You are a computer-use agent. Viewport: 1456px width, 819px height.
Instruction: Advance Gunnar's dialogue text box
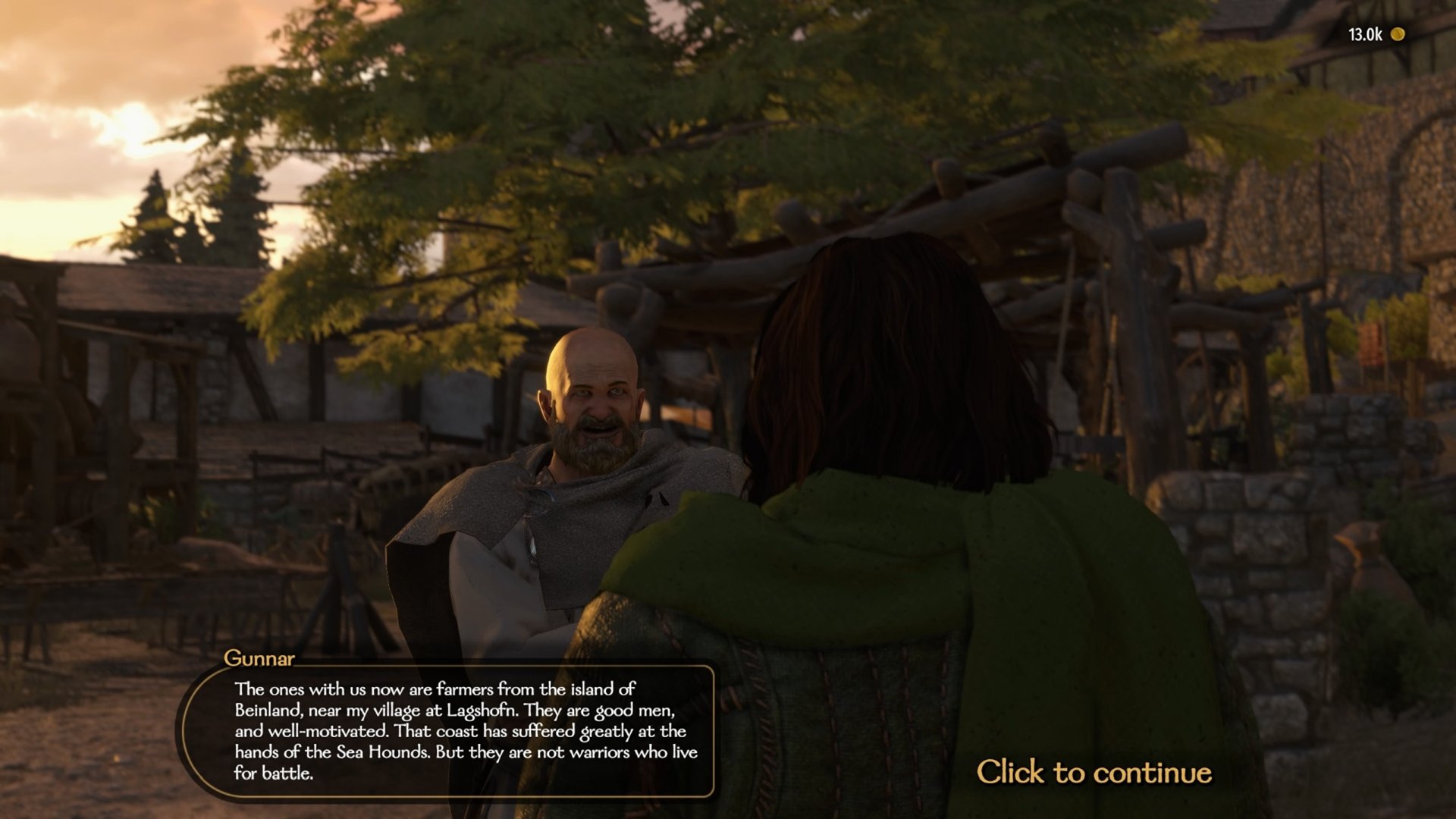click(x=465, y=730)
